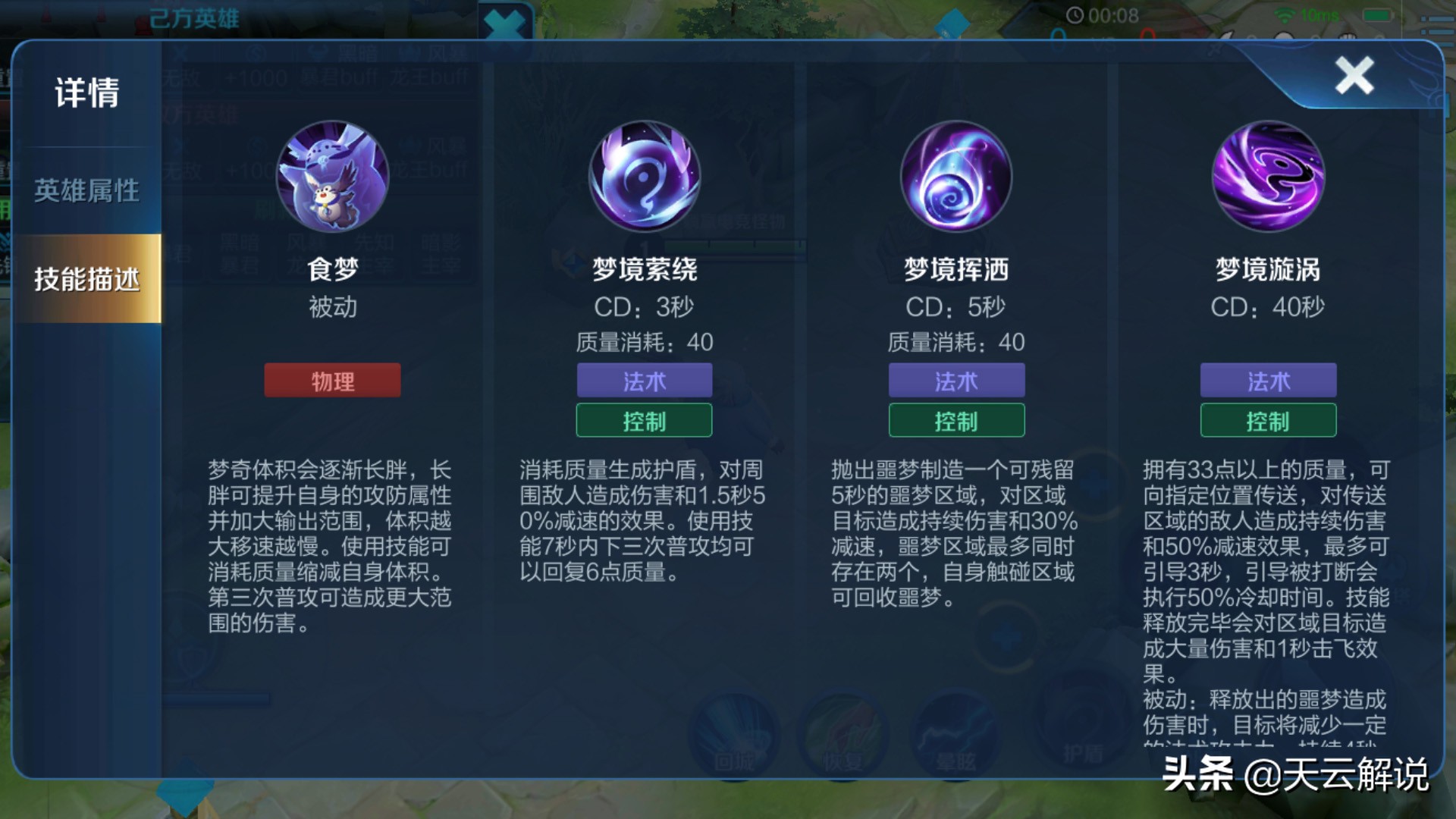Close the 详情 panel with the X button
This screenshot has height=819, width=1456.
1354,74
